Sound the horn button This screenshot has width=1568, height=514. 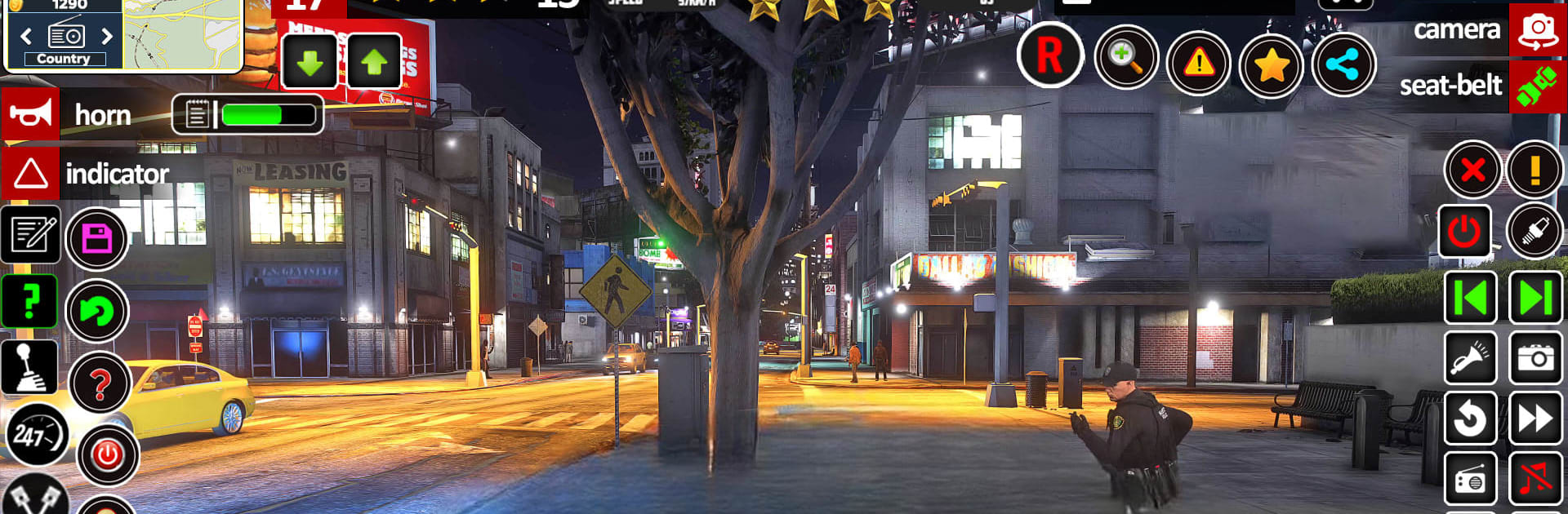coord(30,115)
